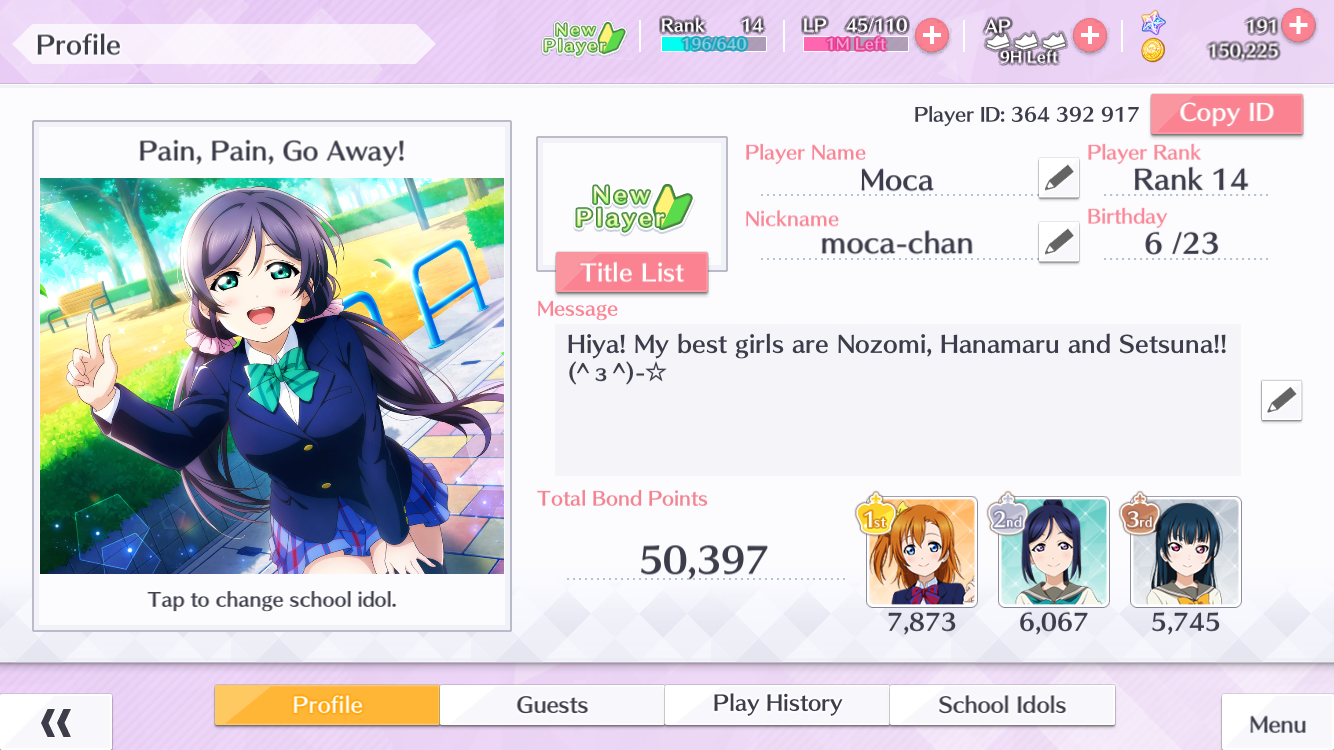The height and width of the screenshot is (750, 1334).
Task: Show the School Idols tab
Action: point(1002,705)
